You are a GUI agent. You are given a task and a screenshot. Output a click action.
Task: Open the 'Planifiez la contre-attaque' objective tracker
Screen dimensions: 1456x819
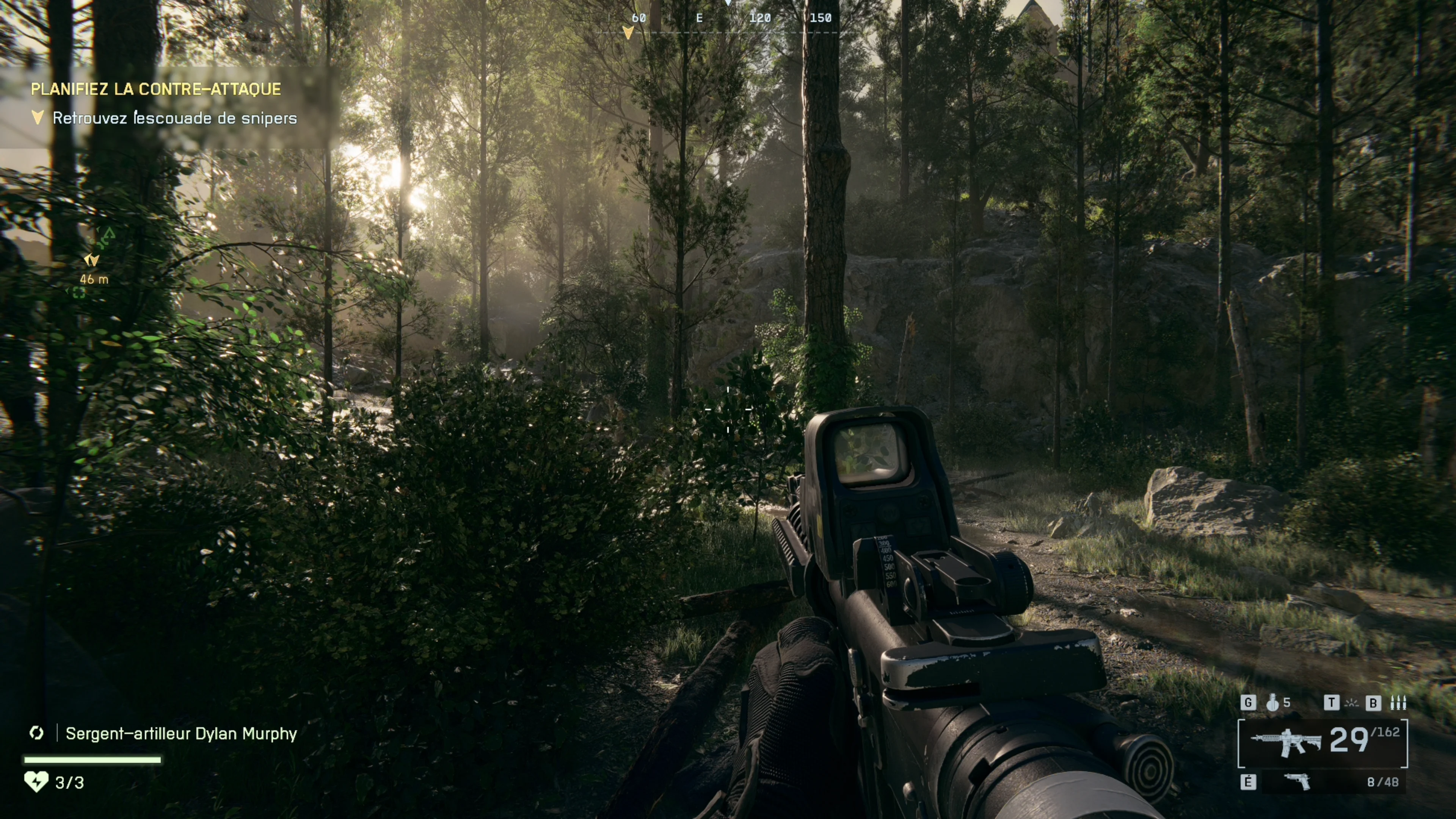pyautogui.click(x=155, y=89)
